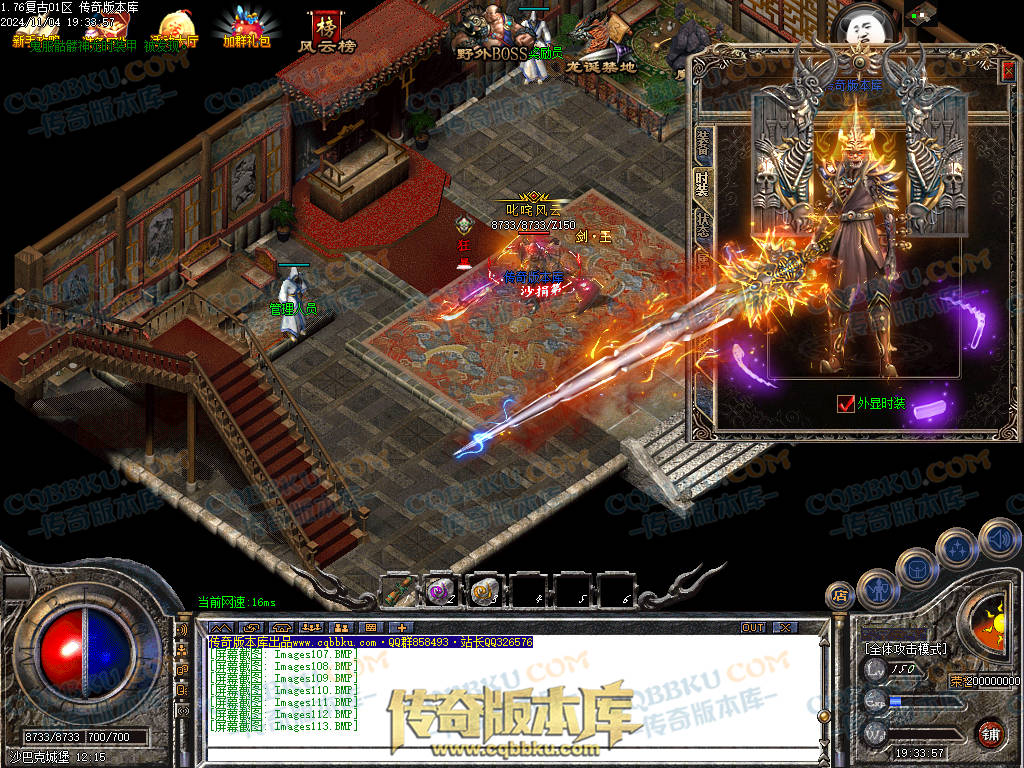Screen dimensions: 1024x768
Task: Use the scroll item in the first hotbar slot
Action: click(400, 591)
